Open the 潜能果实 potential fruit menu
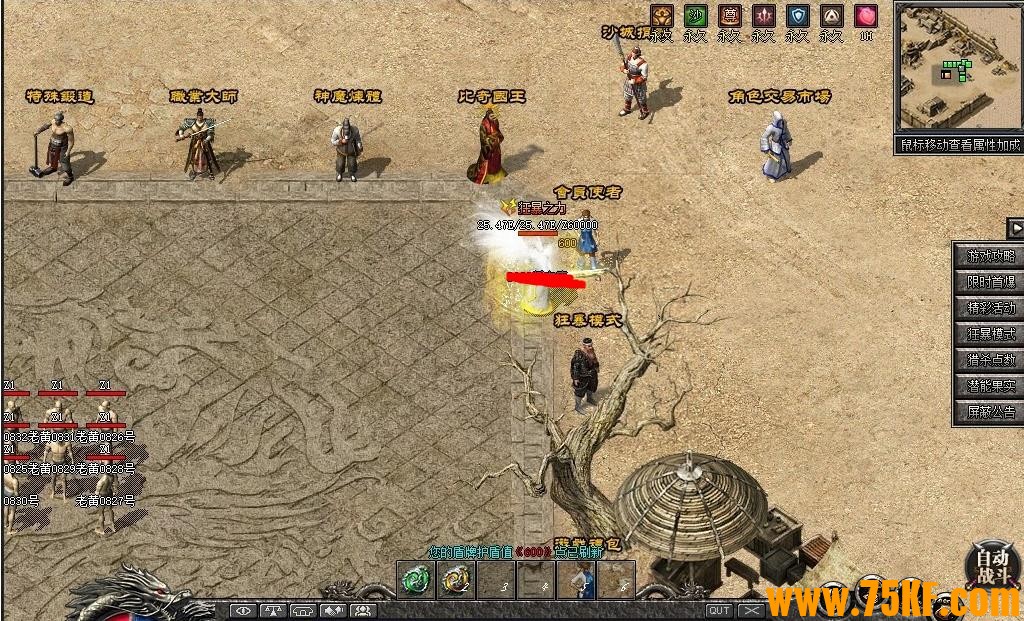The height and width of the screenshot is (621, 1024). [x=990, y=386]
